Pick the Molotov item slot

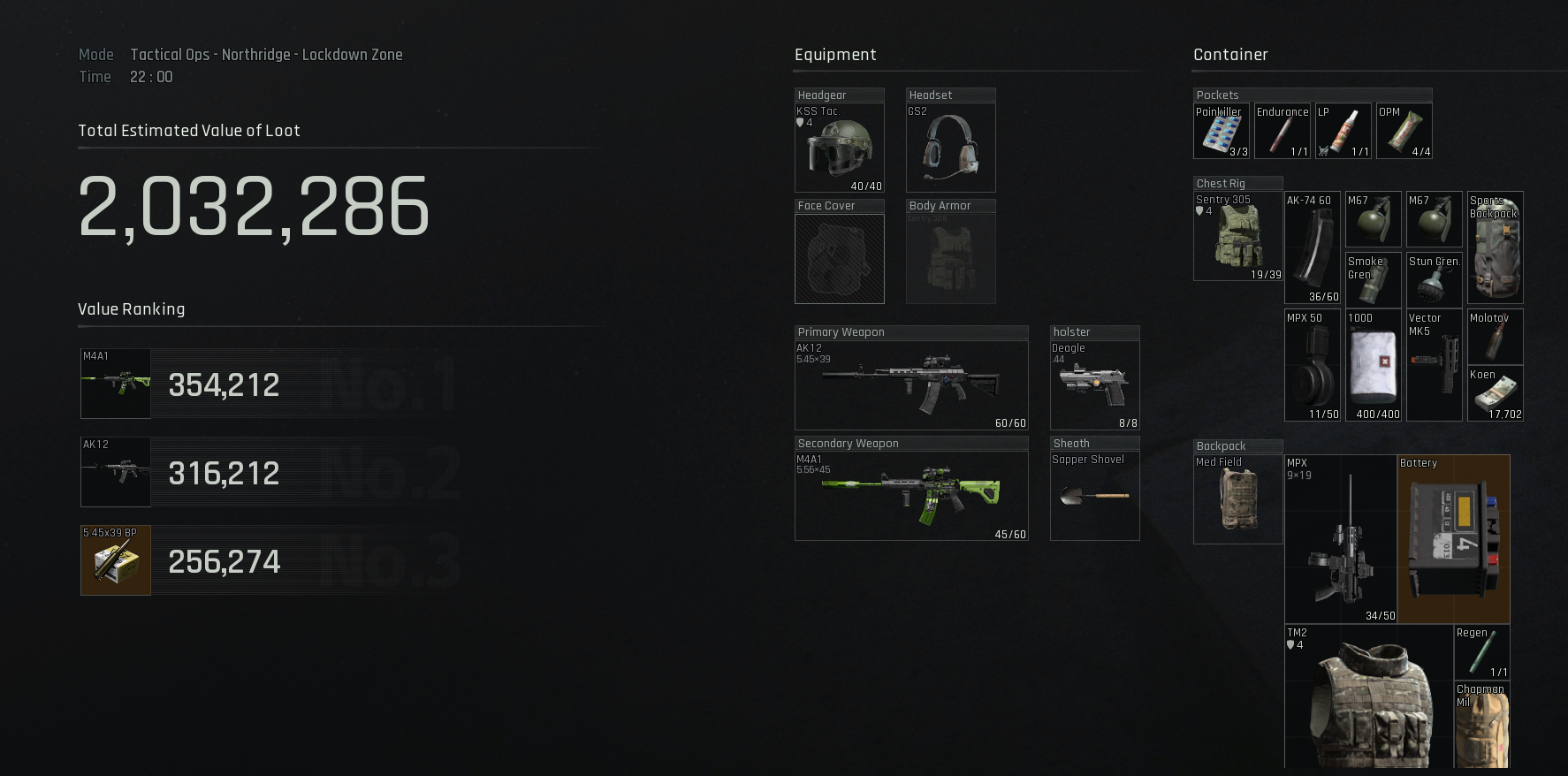point(1495,337)
